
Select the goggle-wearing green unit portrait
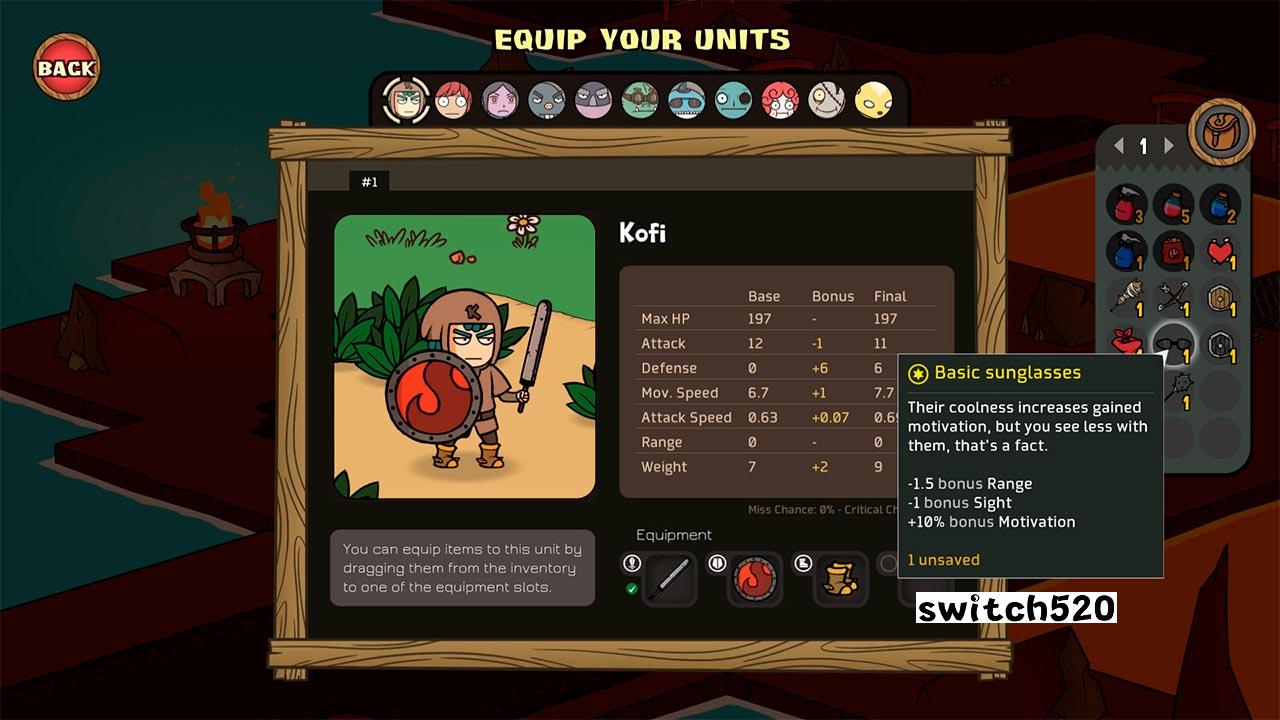coord(639,100)
